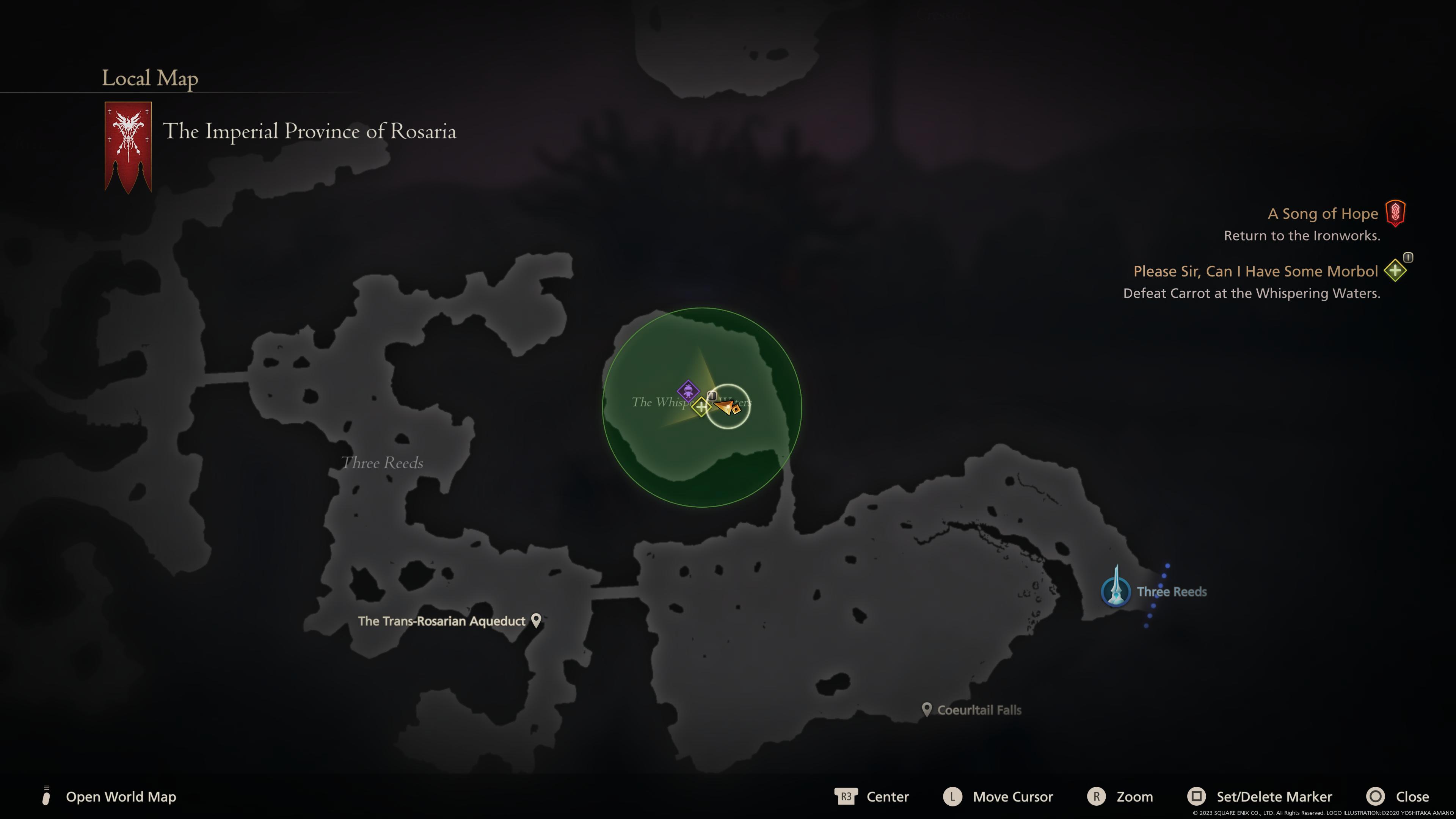Click the small 1 badge above the quest marker

pos(712,396)
